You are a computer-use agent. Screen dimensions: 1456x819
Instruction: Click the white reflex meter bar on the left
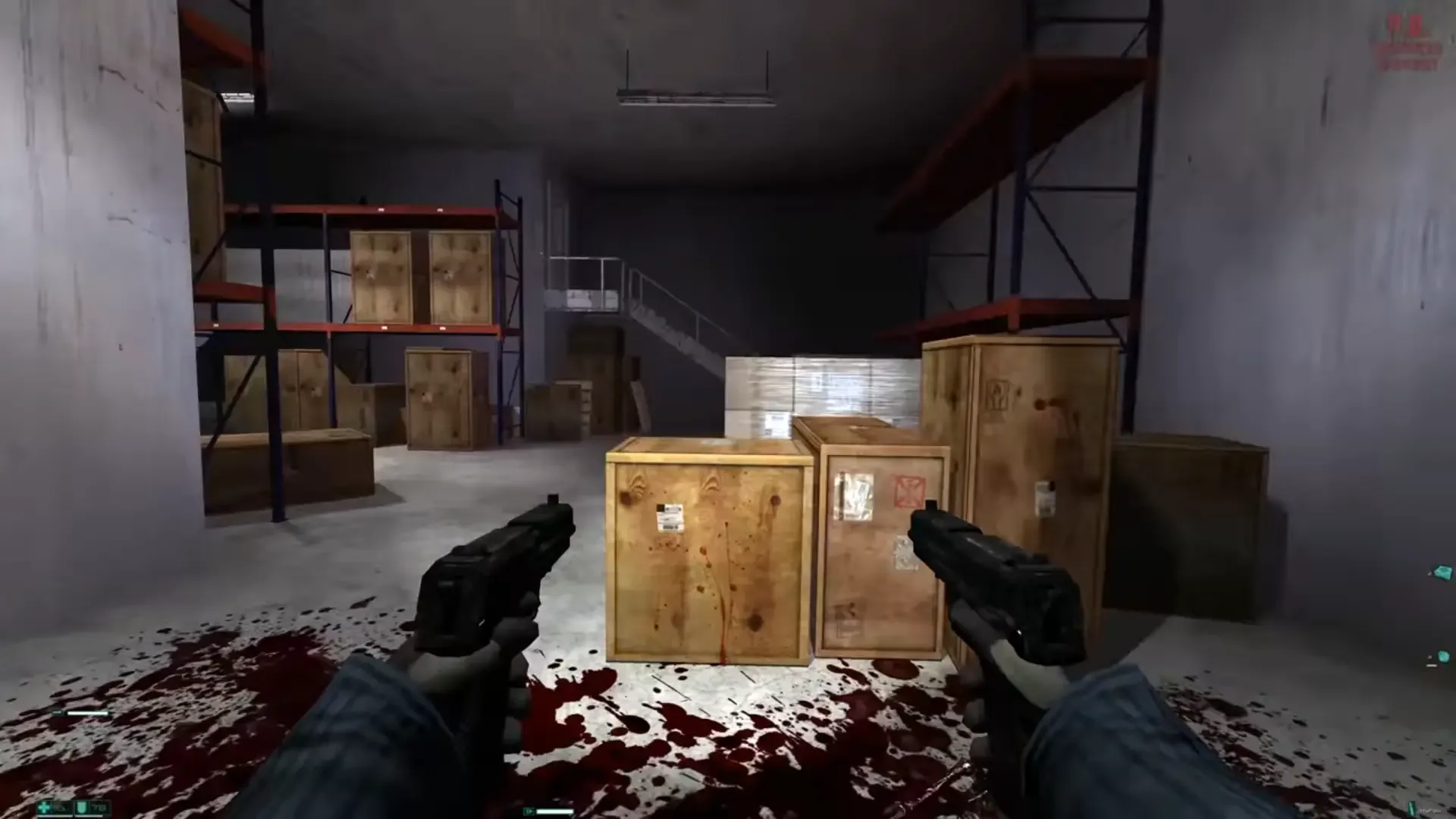tap(88, 713)
